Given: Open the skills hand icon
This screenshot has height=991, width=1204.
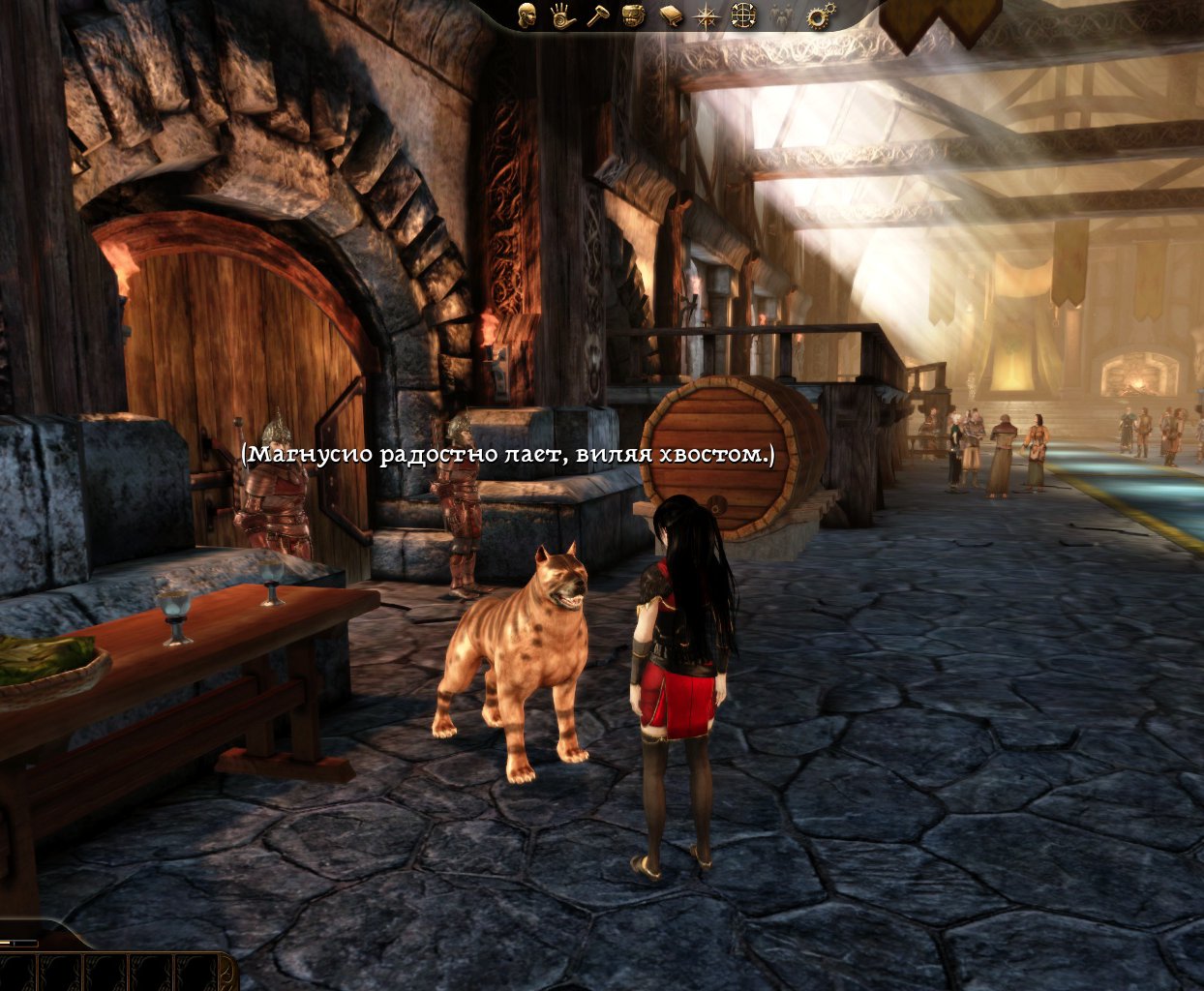Looking at the screenshot, I should click(563, 15).
